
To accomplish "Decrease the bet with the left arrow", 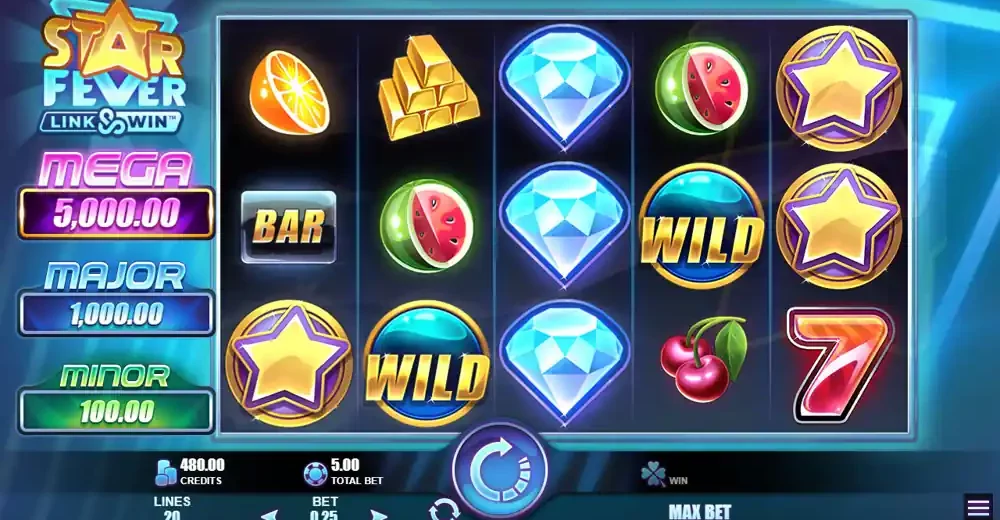I will coord(268,515).
